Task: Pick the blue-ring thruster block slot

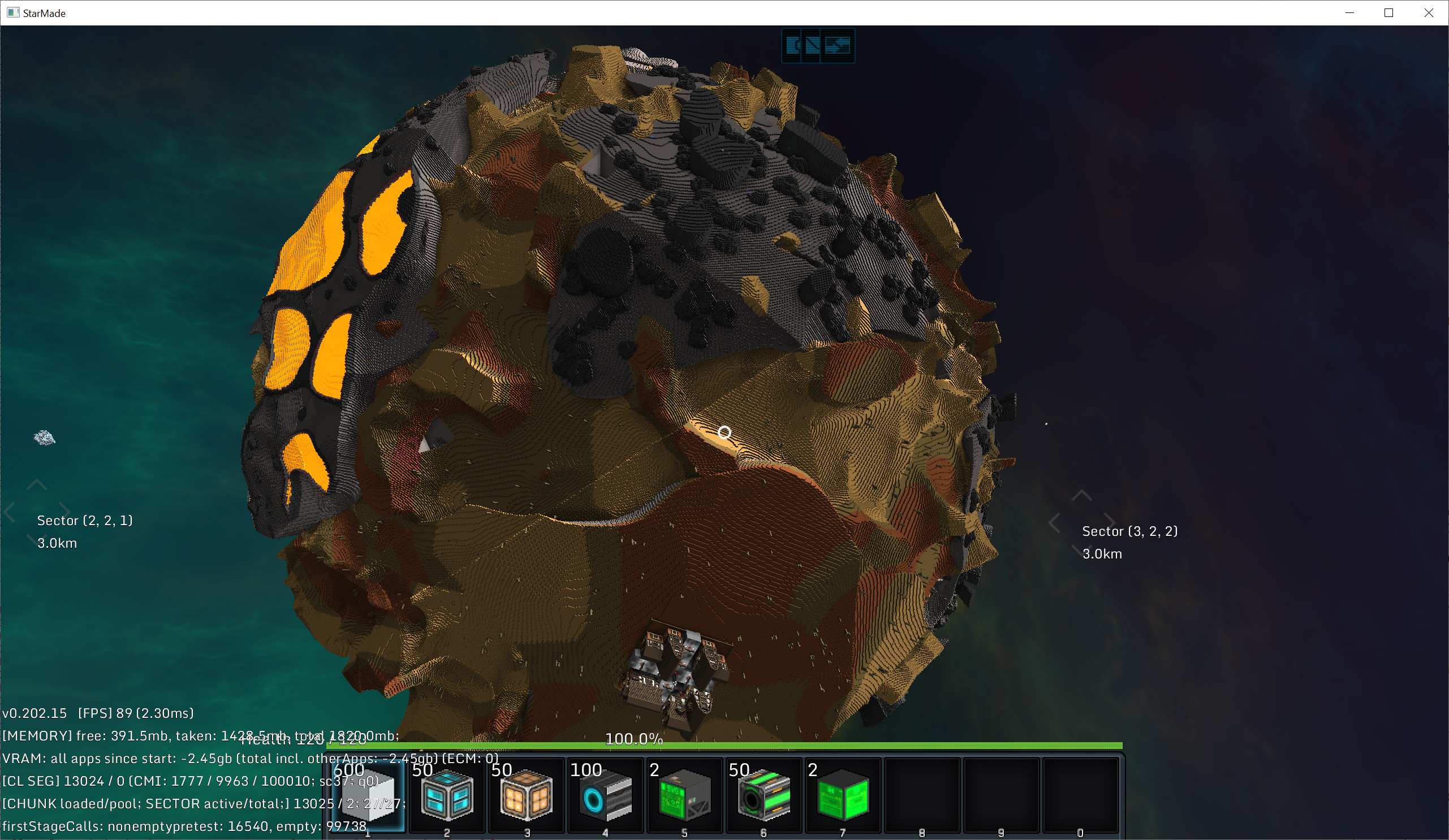Action: (x=606, y=796)
